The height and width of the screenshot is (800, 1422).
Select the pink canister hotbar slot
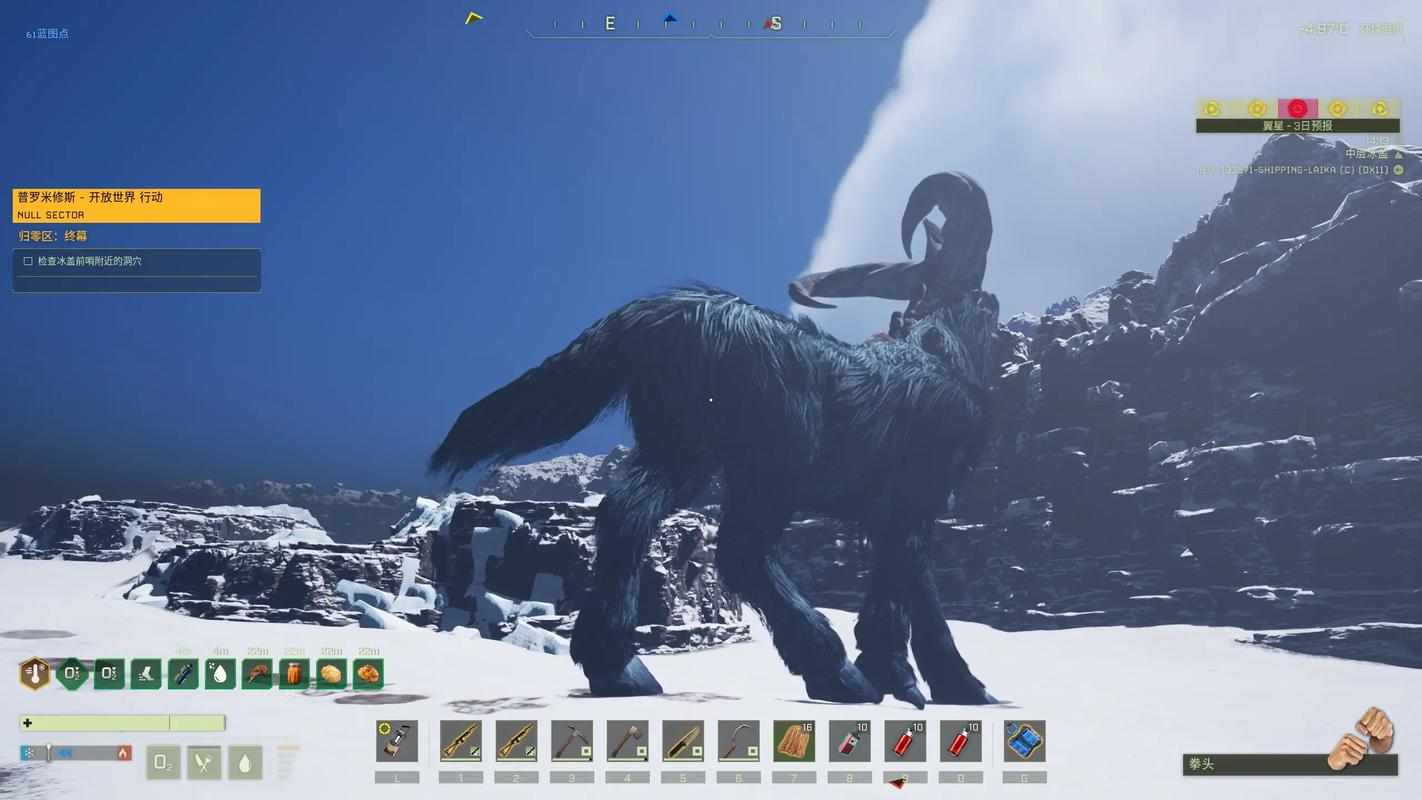[849, 741]
